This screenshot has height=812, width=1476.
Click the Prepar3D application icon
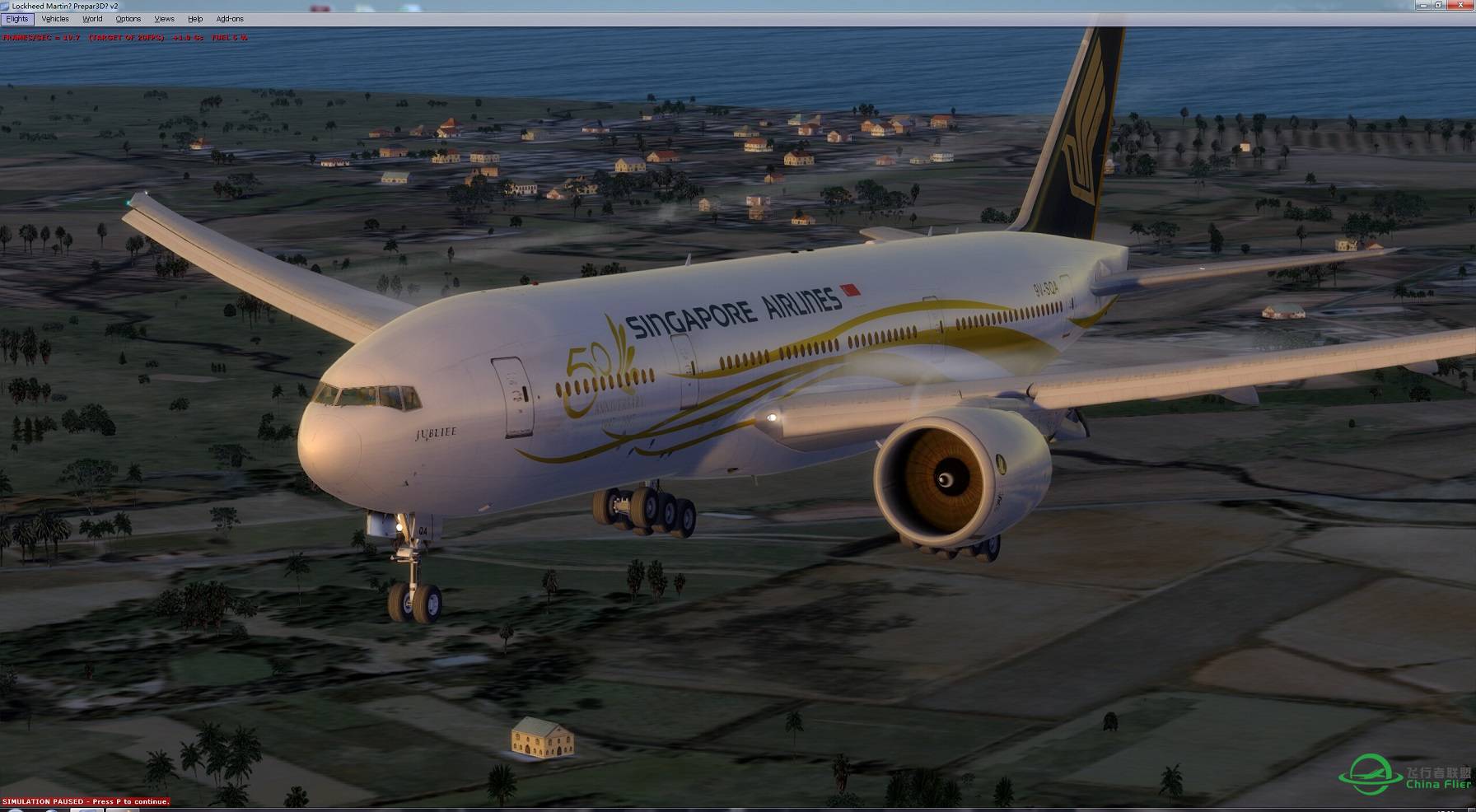tap(7, 4)
